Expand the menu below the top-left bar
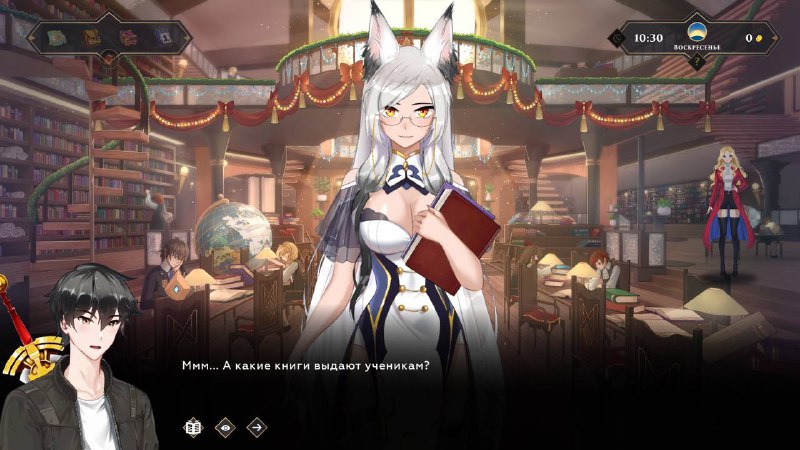Viewport: 800px width, 450px height. [107, 59]
